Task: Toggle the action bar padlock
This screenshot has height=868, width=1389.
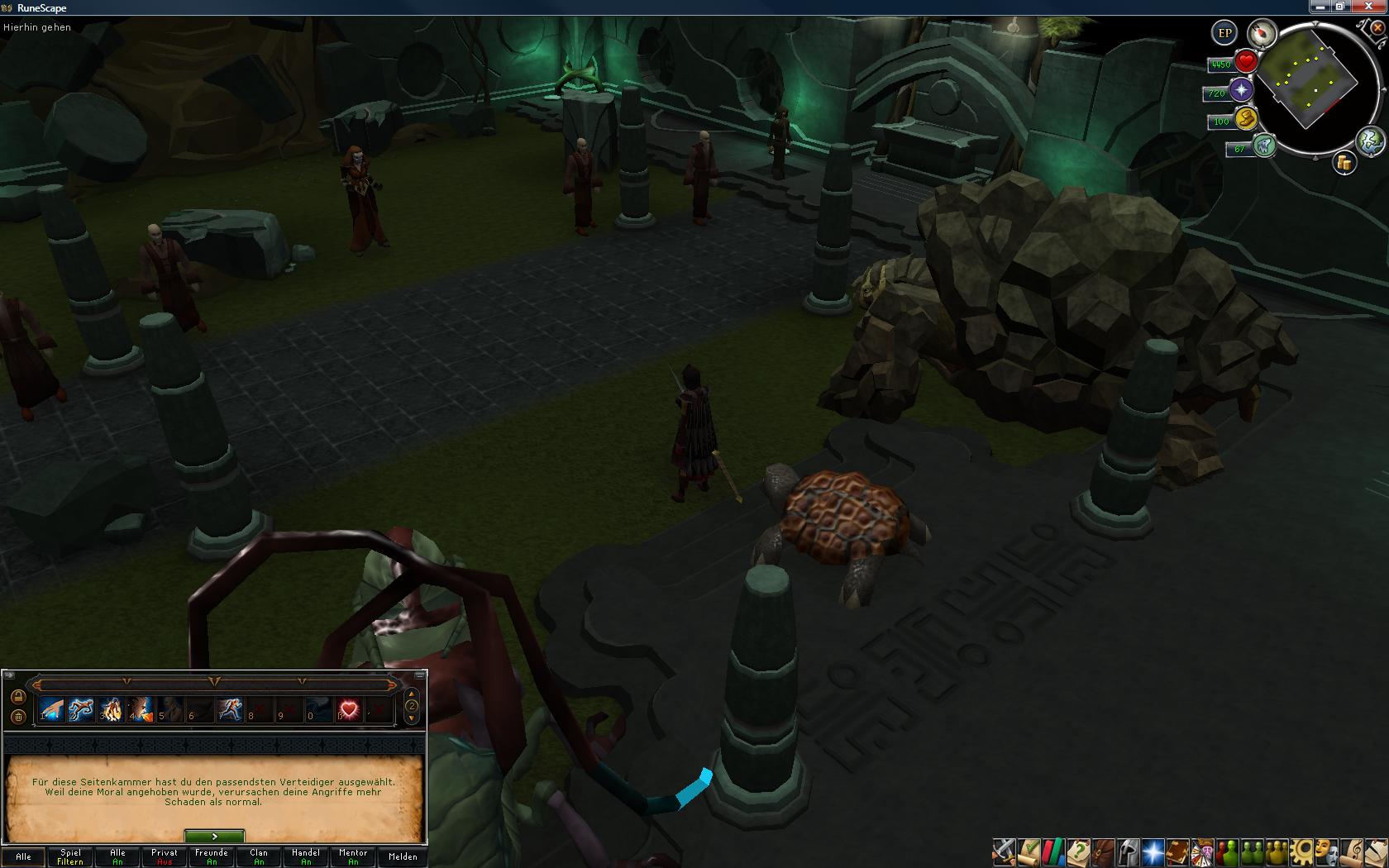Action: (18, 696)
